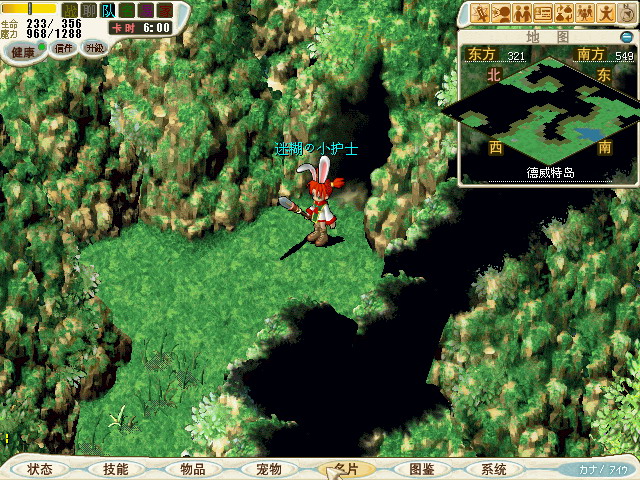Image resolution: width=640 pixels, height=480 pixels.
Task: Toggle the 队 party switch
Action: (x=107, y=10)
